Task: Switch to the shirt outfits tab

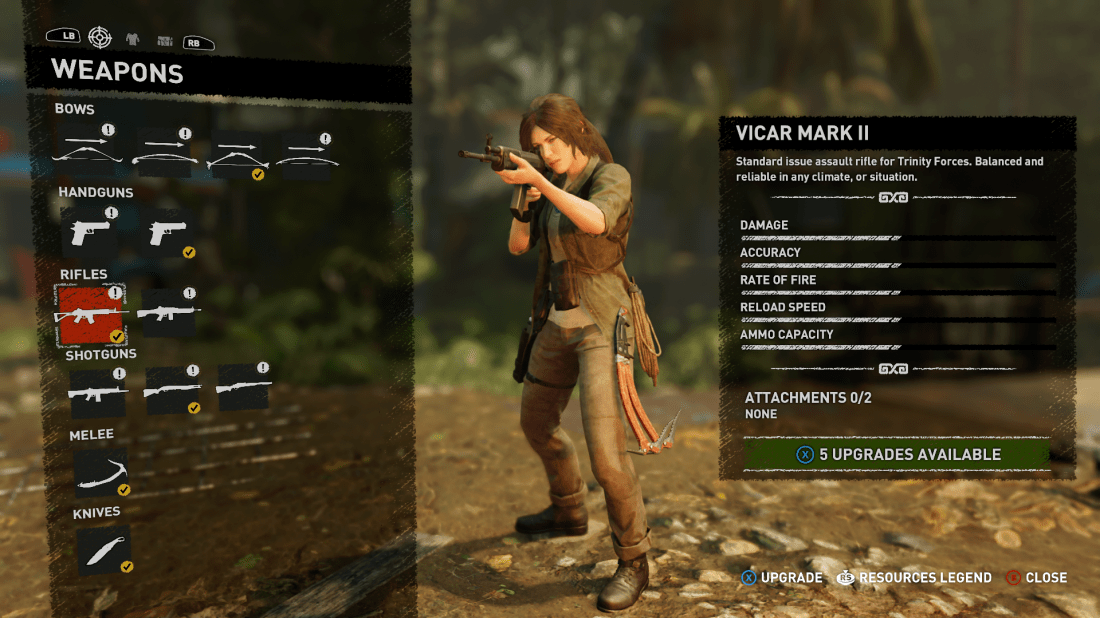Action: tap(133, 39)
